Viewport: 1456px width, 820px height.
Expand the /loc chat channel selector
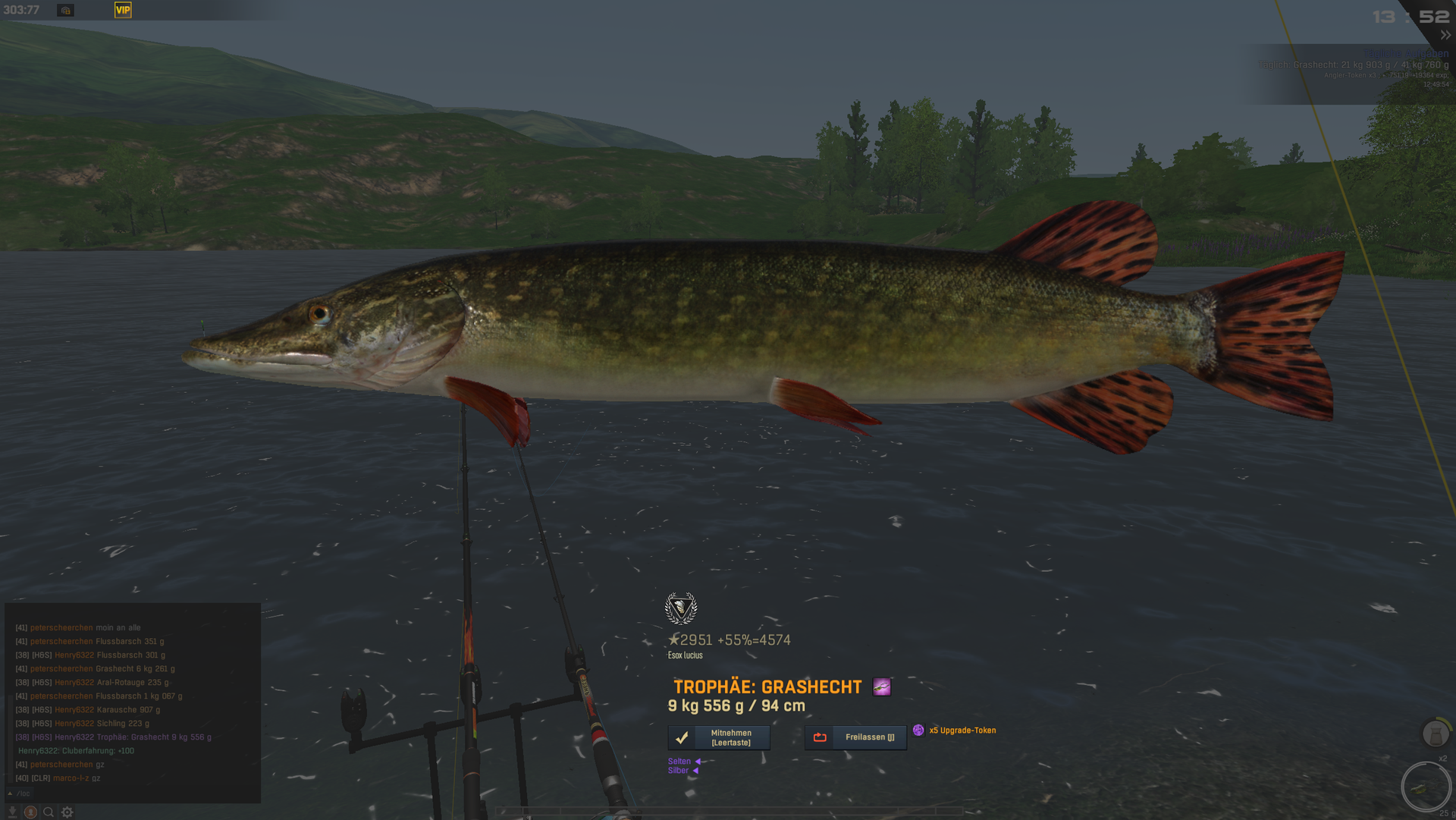tap(20, 793)
